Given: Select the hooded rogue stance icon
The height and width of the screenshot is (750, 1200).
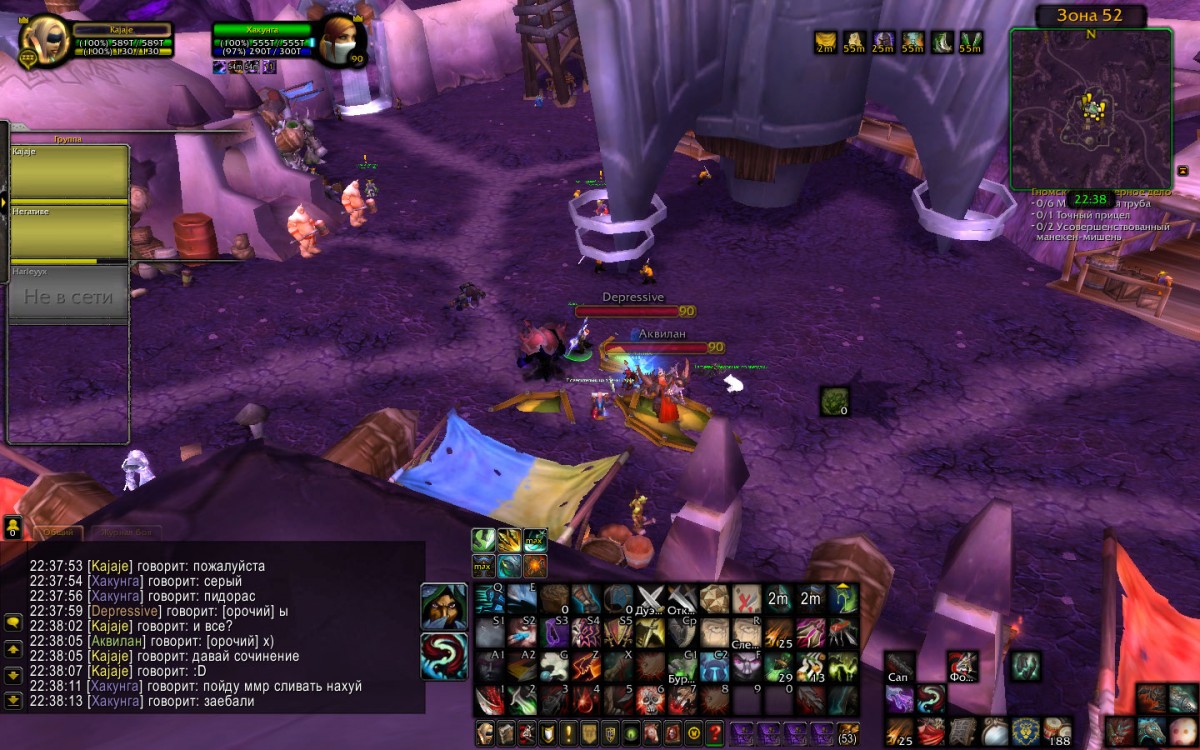Looking at the screenshot, I should click(443, 607).
